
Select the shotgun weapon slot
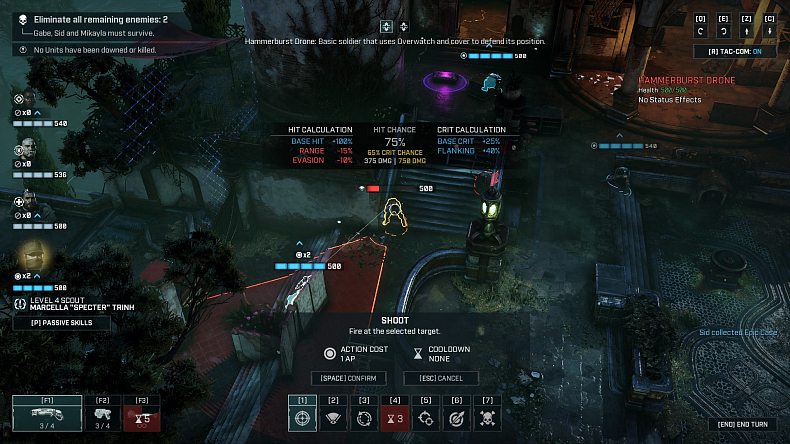pyautogui.click(x=47, y=414)
